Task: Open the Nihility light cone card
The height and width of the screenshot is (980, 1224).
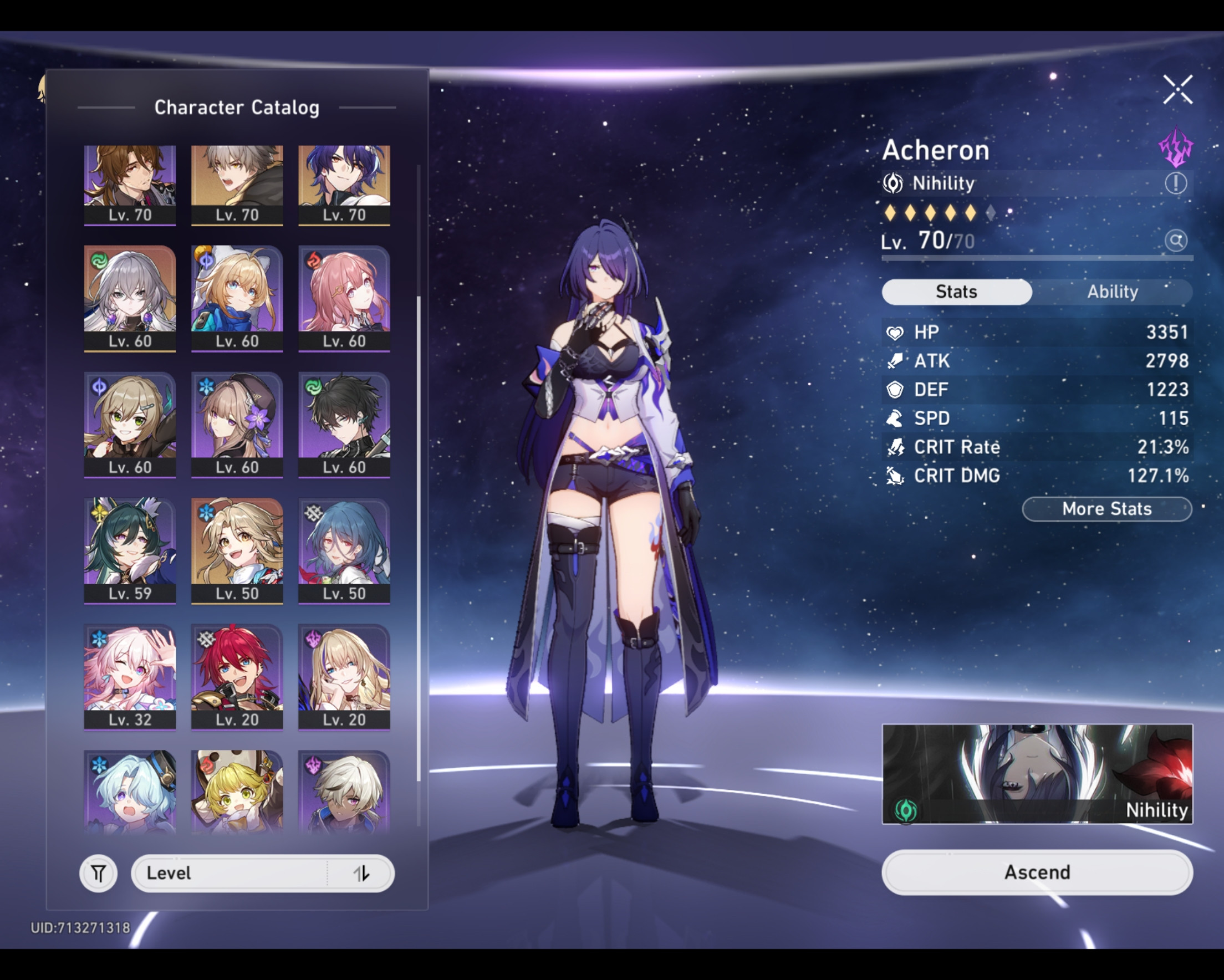Action: [x=1037, y=774]
